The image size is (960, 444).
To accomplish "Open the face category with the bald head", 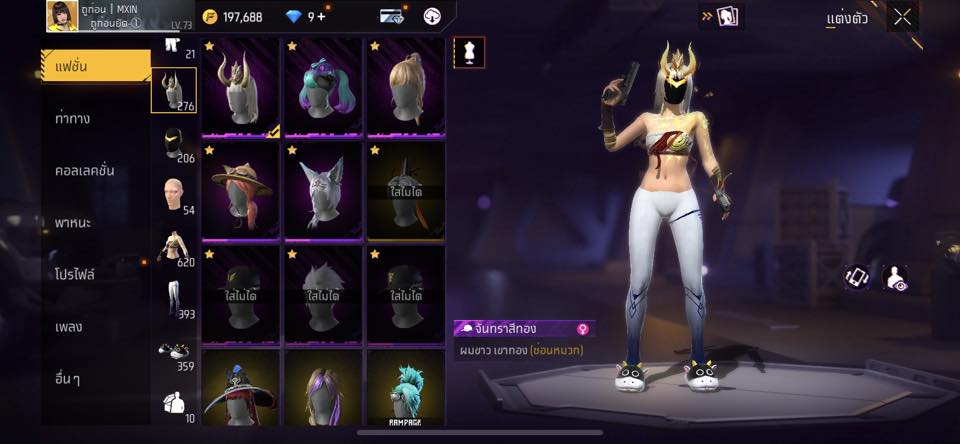I will click(x=173, y=195).
